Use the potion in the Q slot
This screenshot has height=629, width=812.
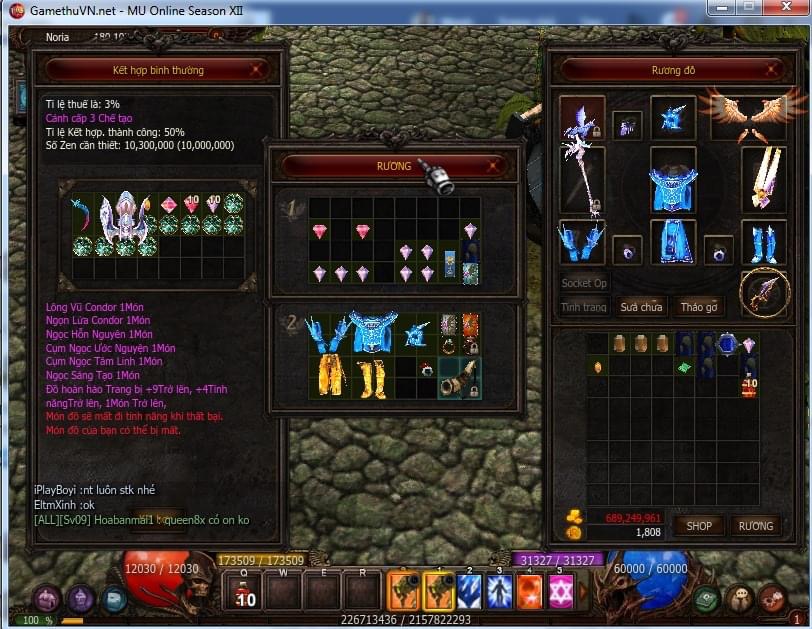click(244, 590)
